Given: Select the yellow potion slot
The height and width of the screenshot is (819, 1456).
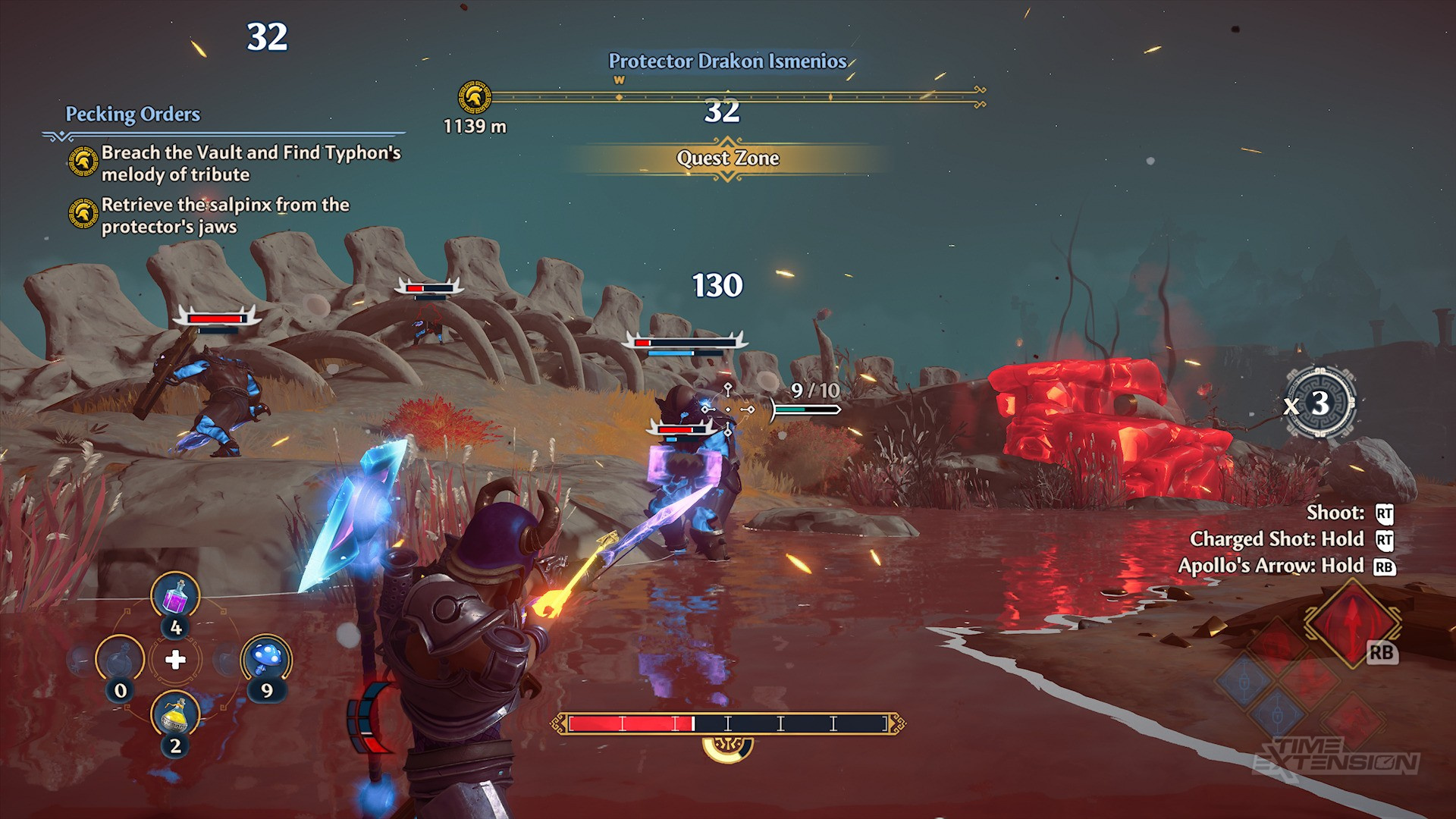Looking at the screenshot, I should [175, 714].
